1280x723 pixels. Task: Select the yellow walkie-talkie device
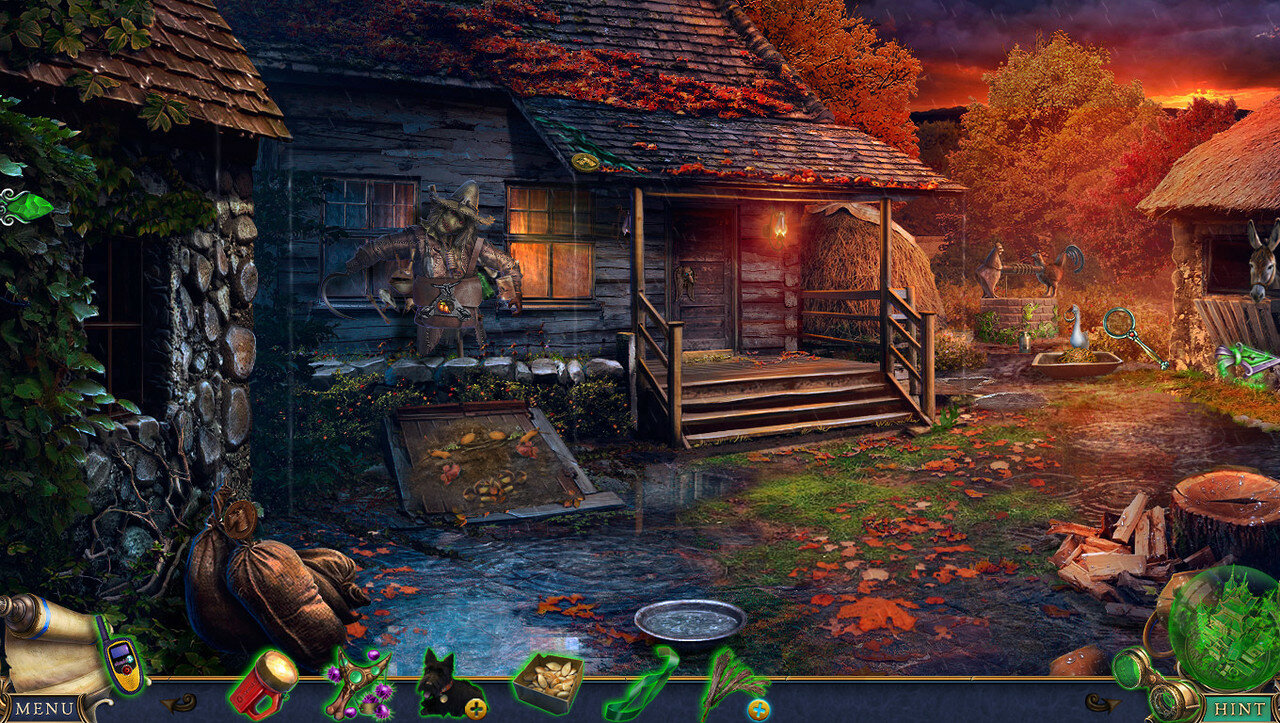pyautogui.click(x=122, y=666)
